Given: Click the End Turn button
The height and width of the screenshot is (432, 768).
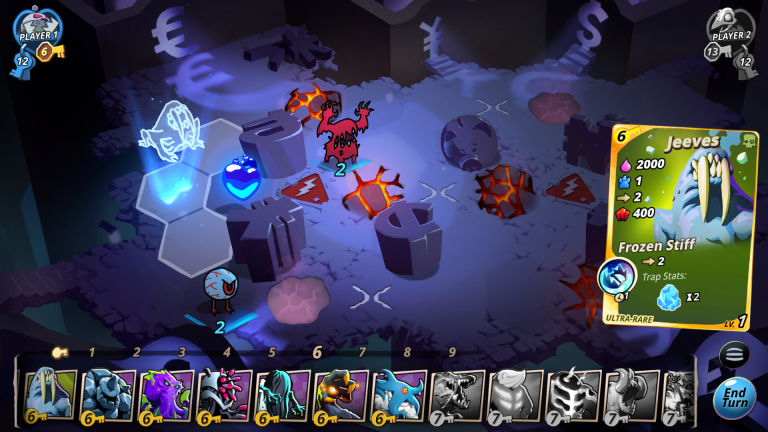Looking at the screenshot, I should 734,398.
